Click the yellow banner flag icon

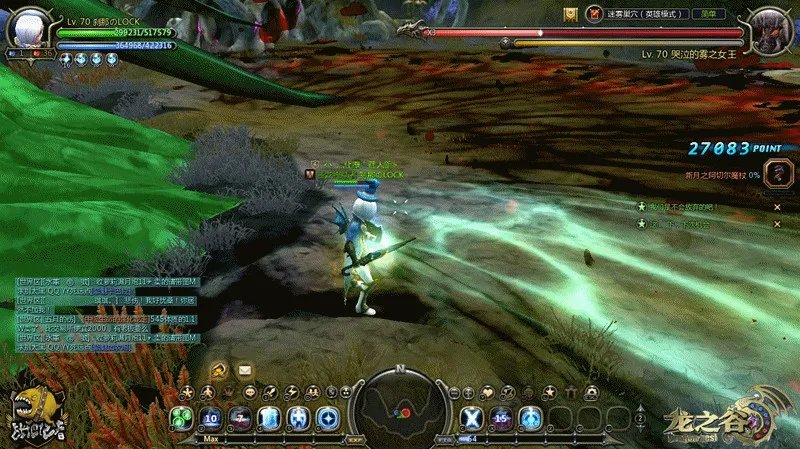tap(569, 14)
